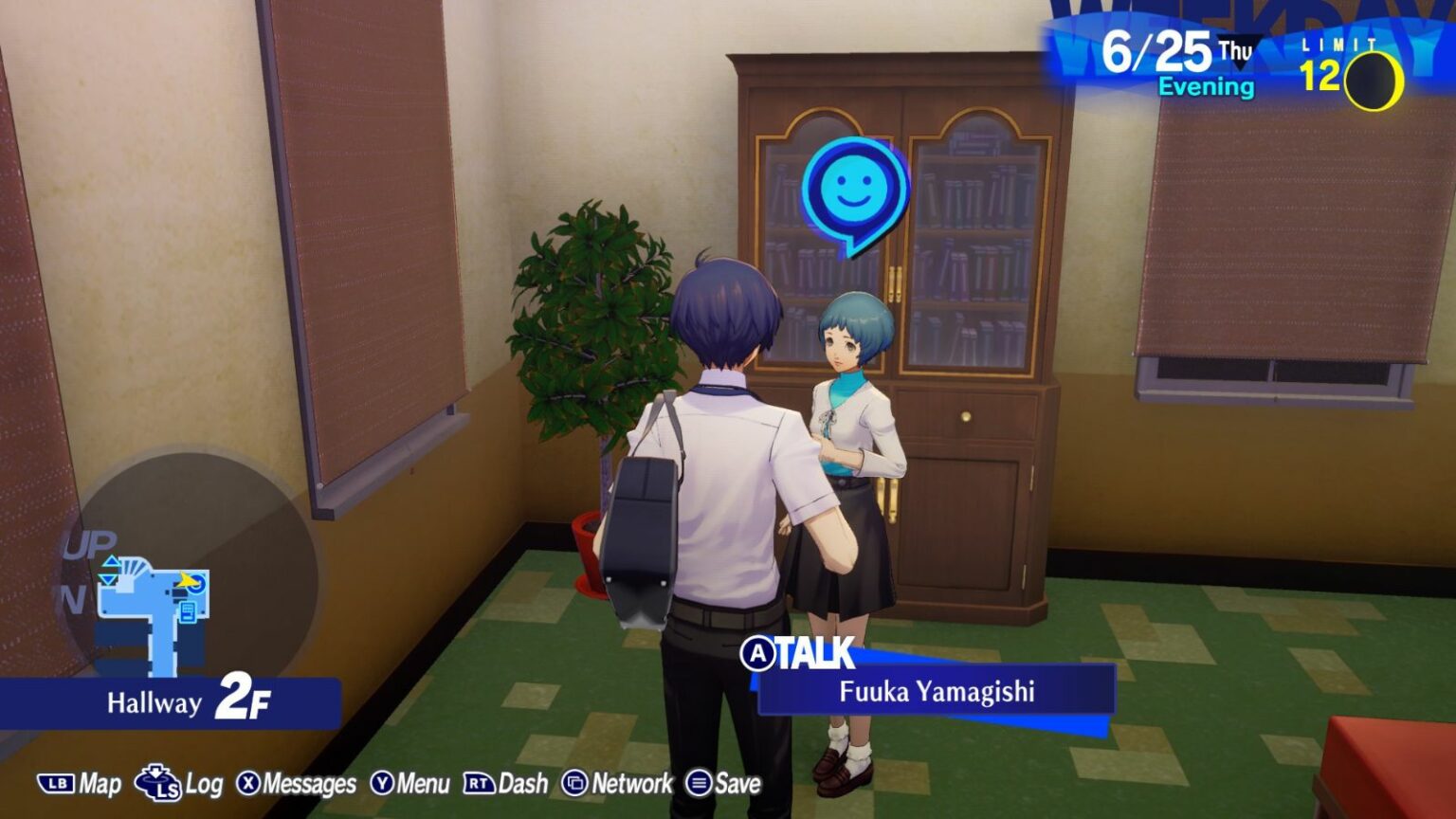Open the stairwell marker expander on the minimap
1456x819 pixels.
133,568
